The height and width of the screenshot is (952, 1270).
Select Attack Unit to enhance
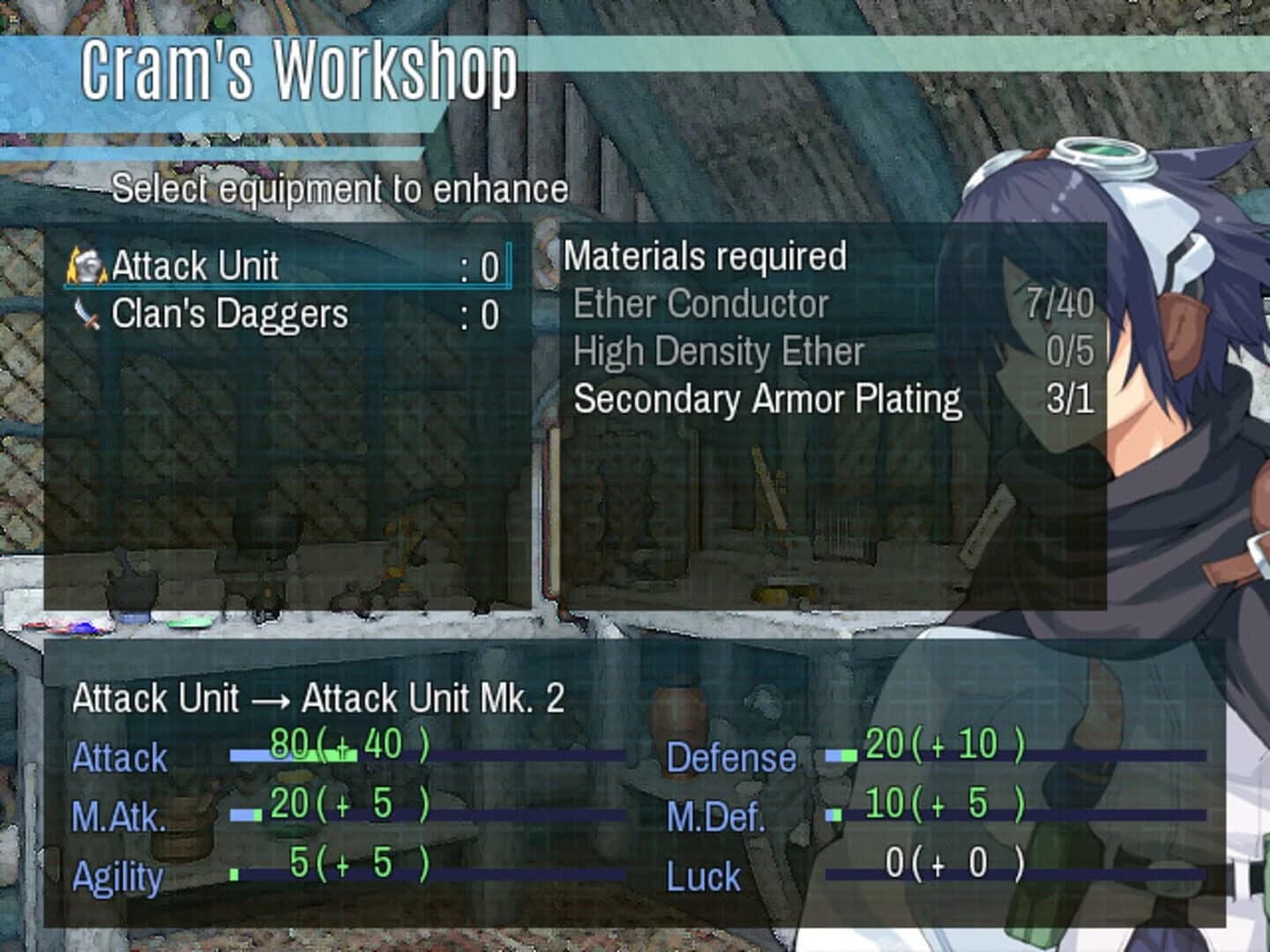(x=196, y=265)
